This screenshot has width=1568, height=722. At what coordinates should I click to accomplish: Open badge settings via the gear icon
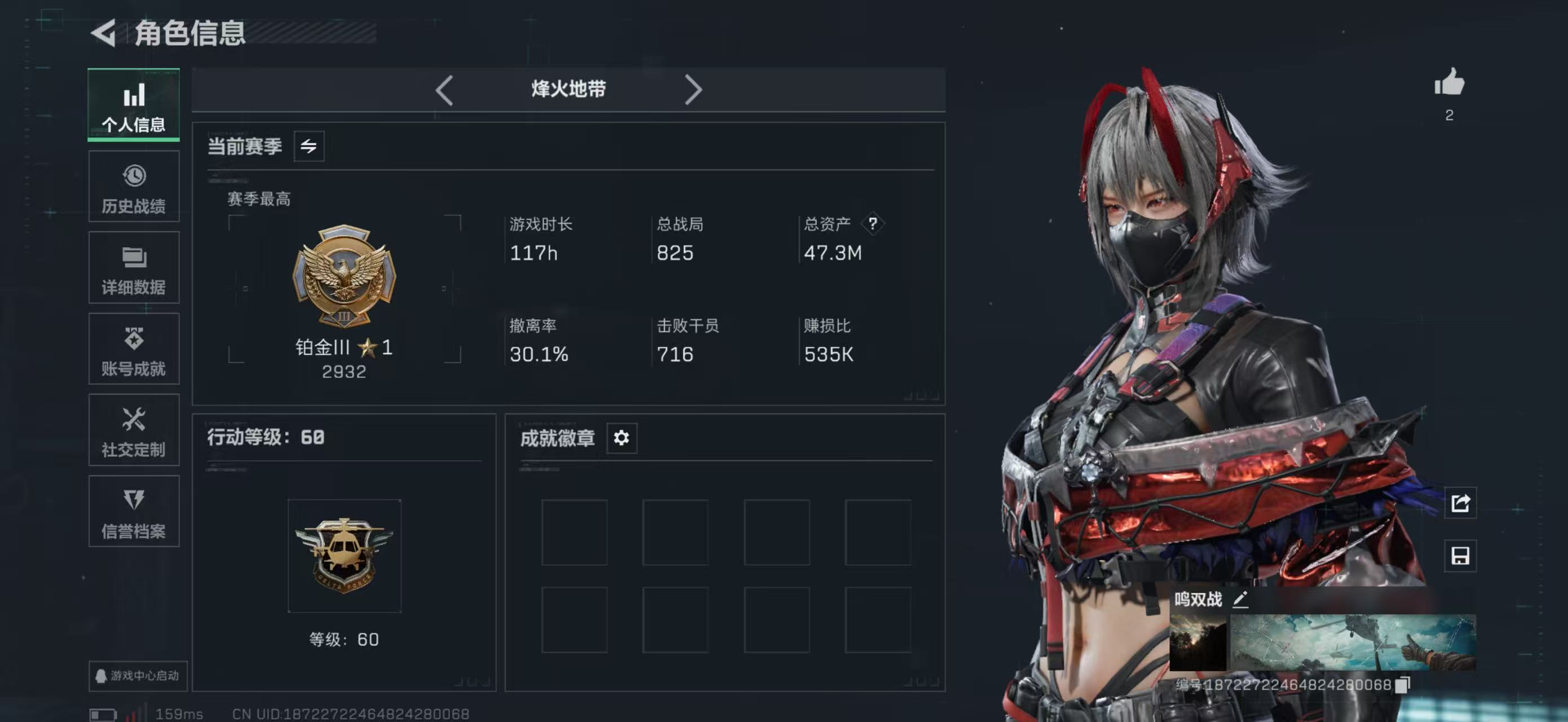(622, 438)
